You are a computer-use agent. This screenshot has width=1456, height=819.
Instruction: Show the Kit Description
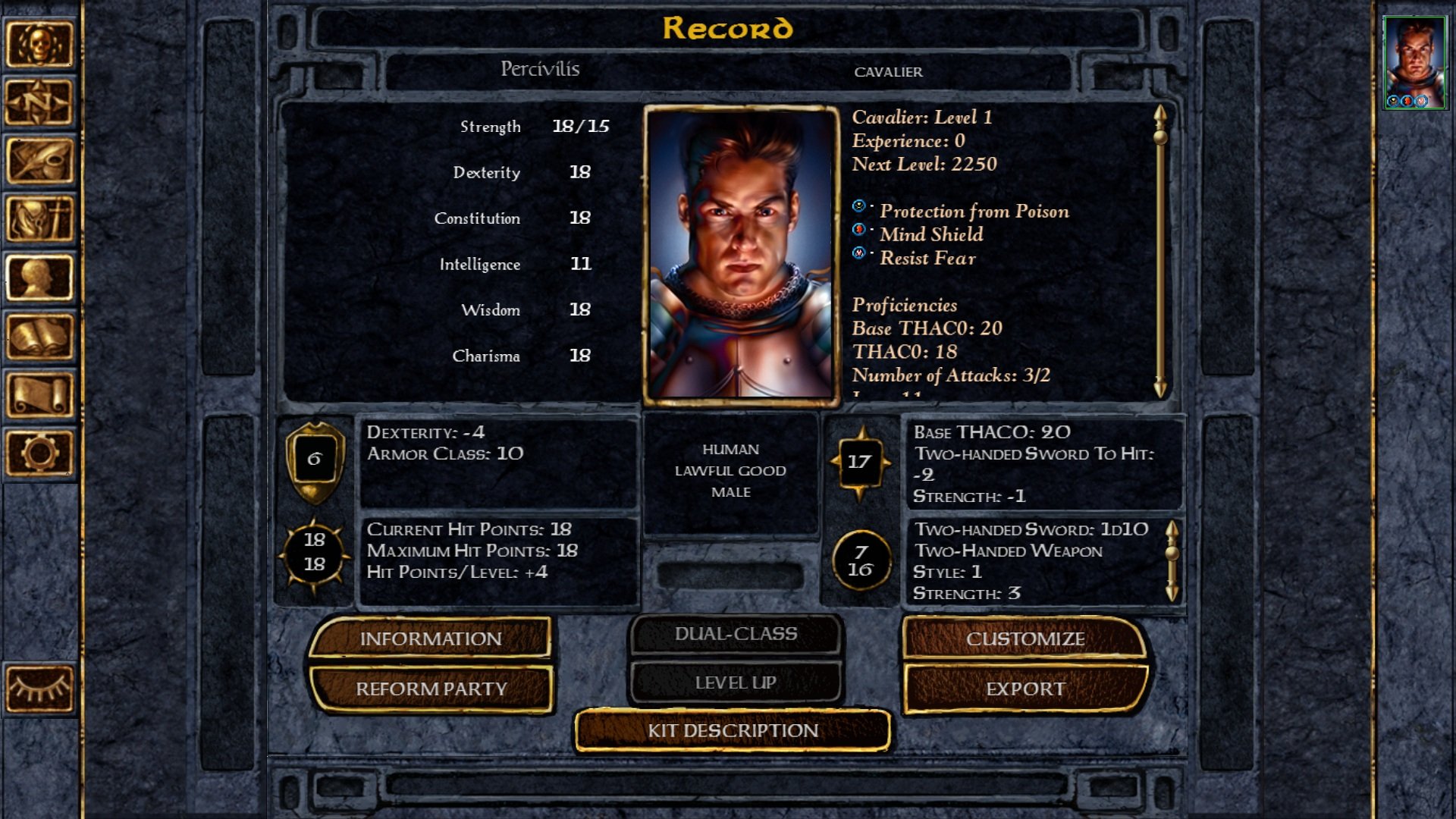[733, 730]
